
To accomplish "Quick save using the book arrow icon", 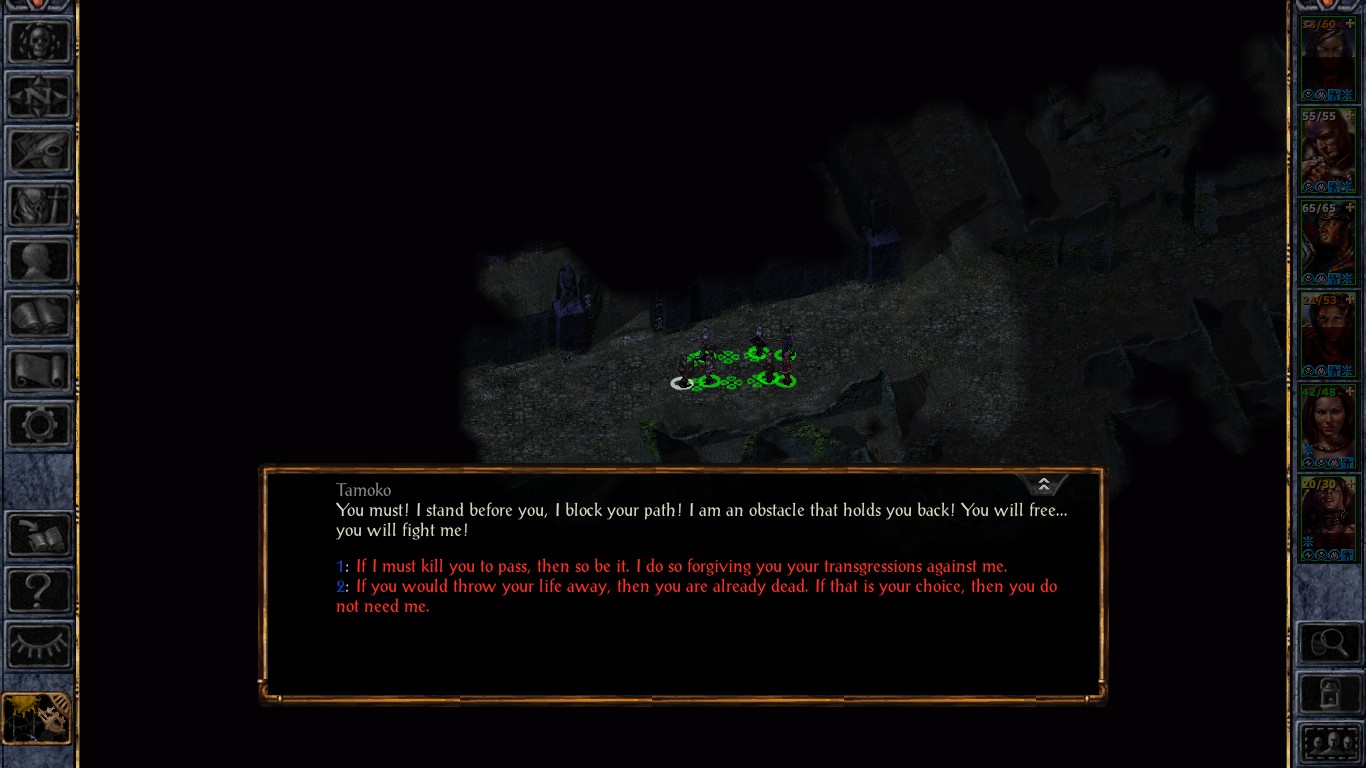I will [39, 535].
